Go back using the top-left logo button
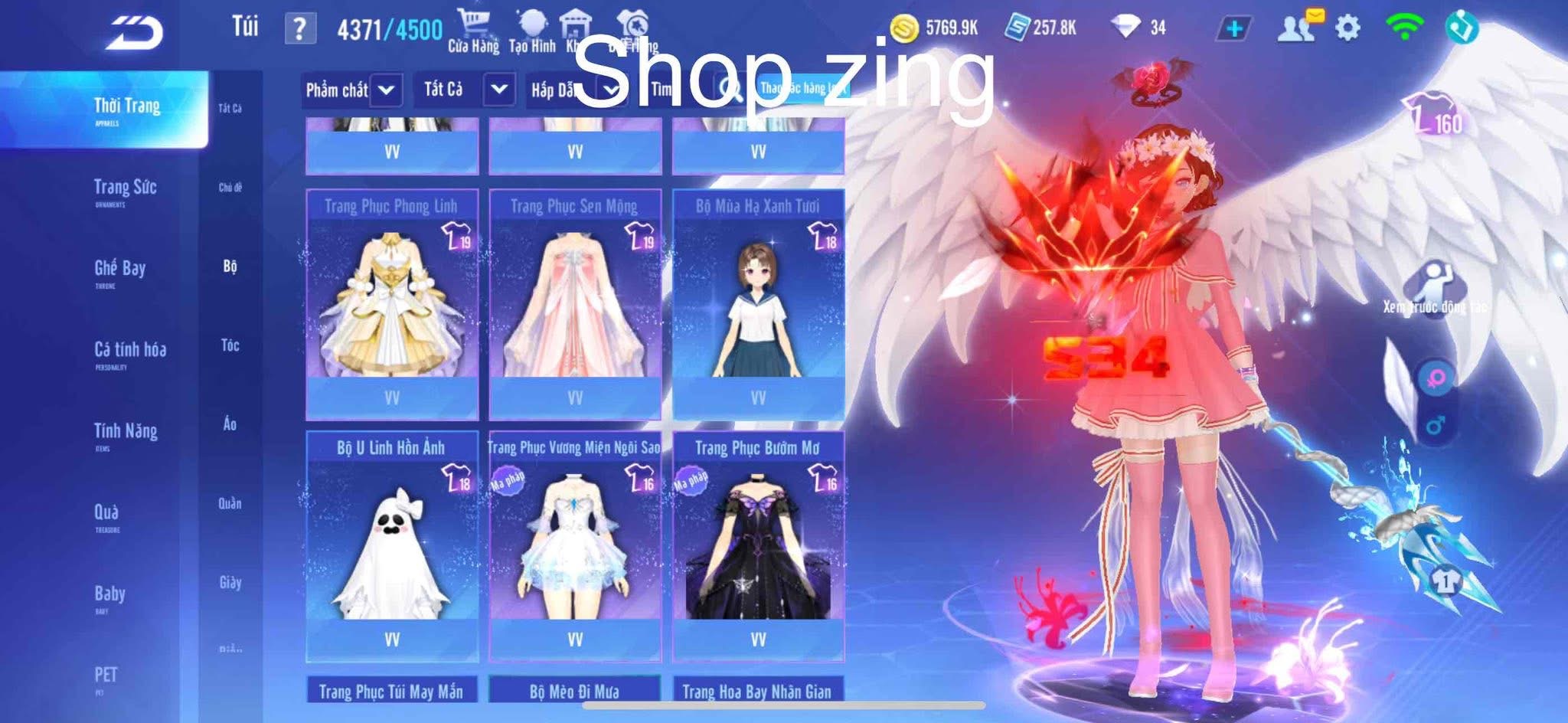Screen dimensions: 1568x723 [135, 31]
